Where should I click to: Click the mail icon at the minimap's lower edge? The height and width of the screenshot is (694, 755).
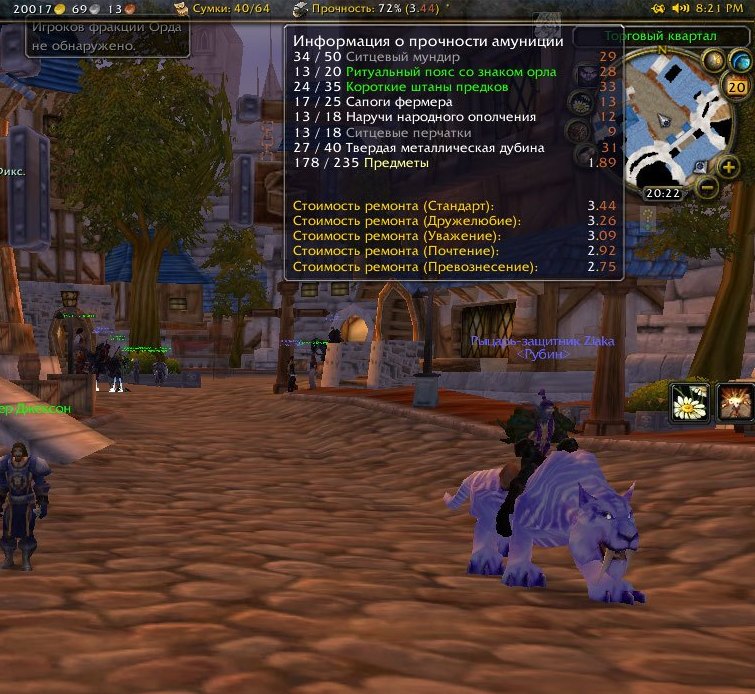(700, 166)
